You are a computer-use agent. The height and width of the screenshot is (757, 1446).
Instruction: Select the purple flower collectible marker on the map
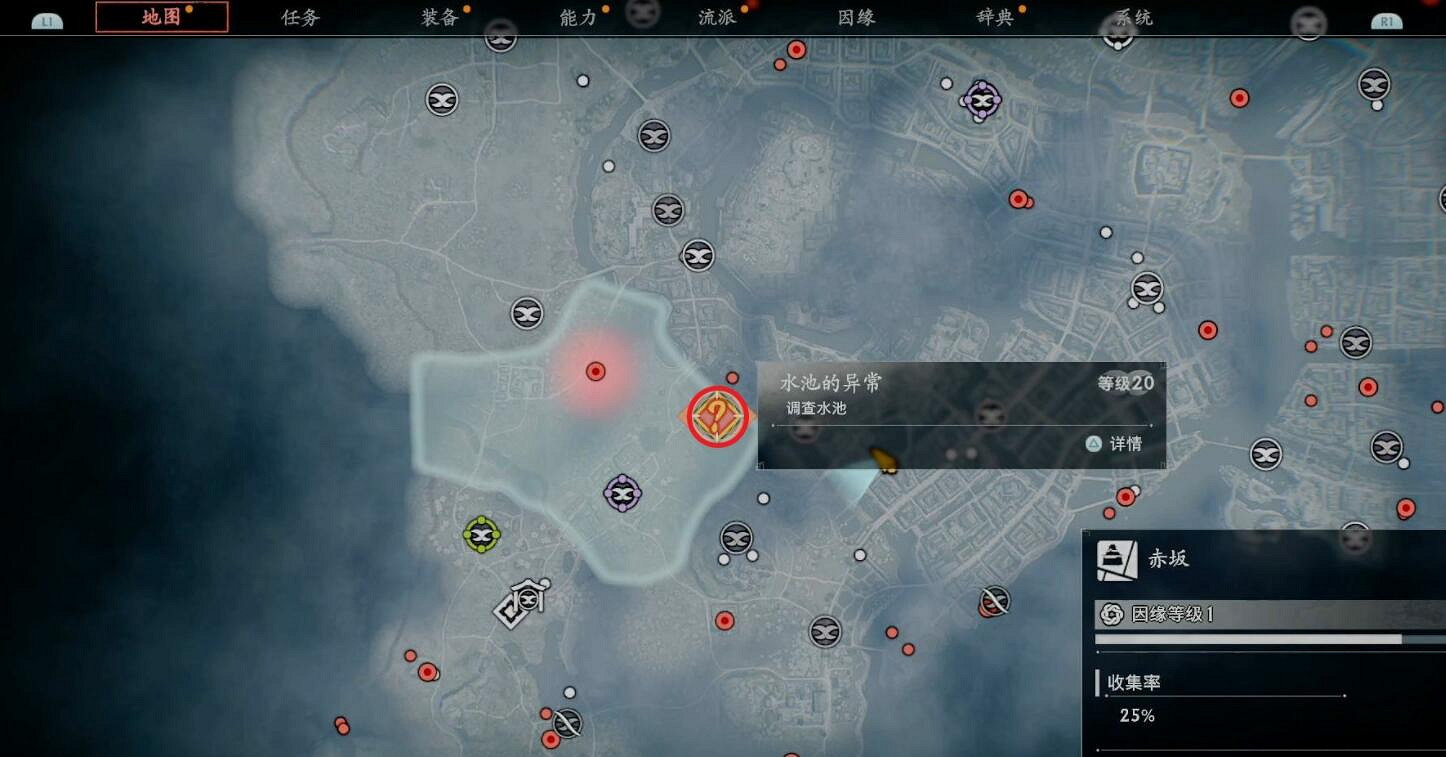pos(623,491)
